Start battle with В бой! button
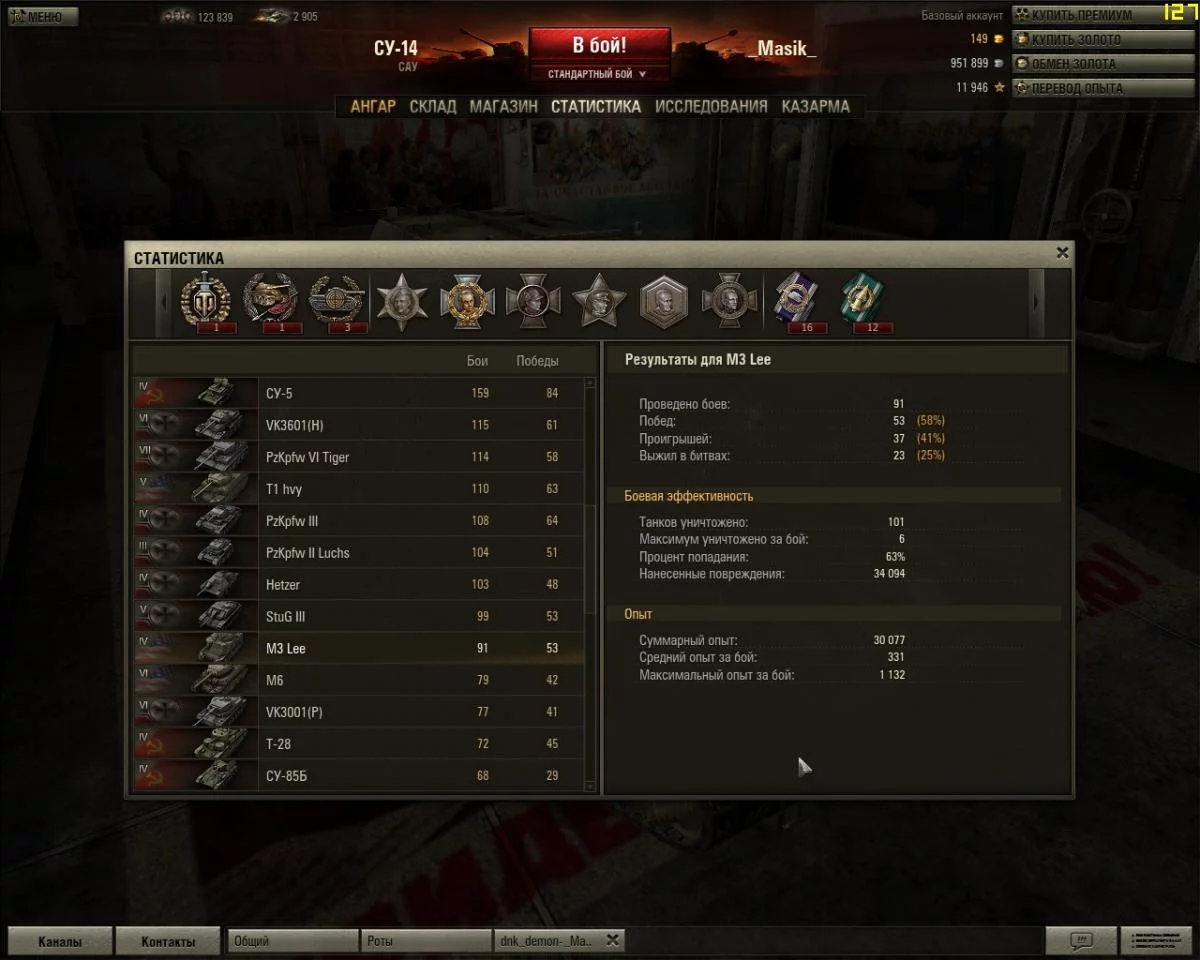Viewport: 1200px width, 960px height. (599, 47)
